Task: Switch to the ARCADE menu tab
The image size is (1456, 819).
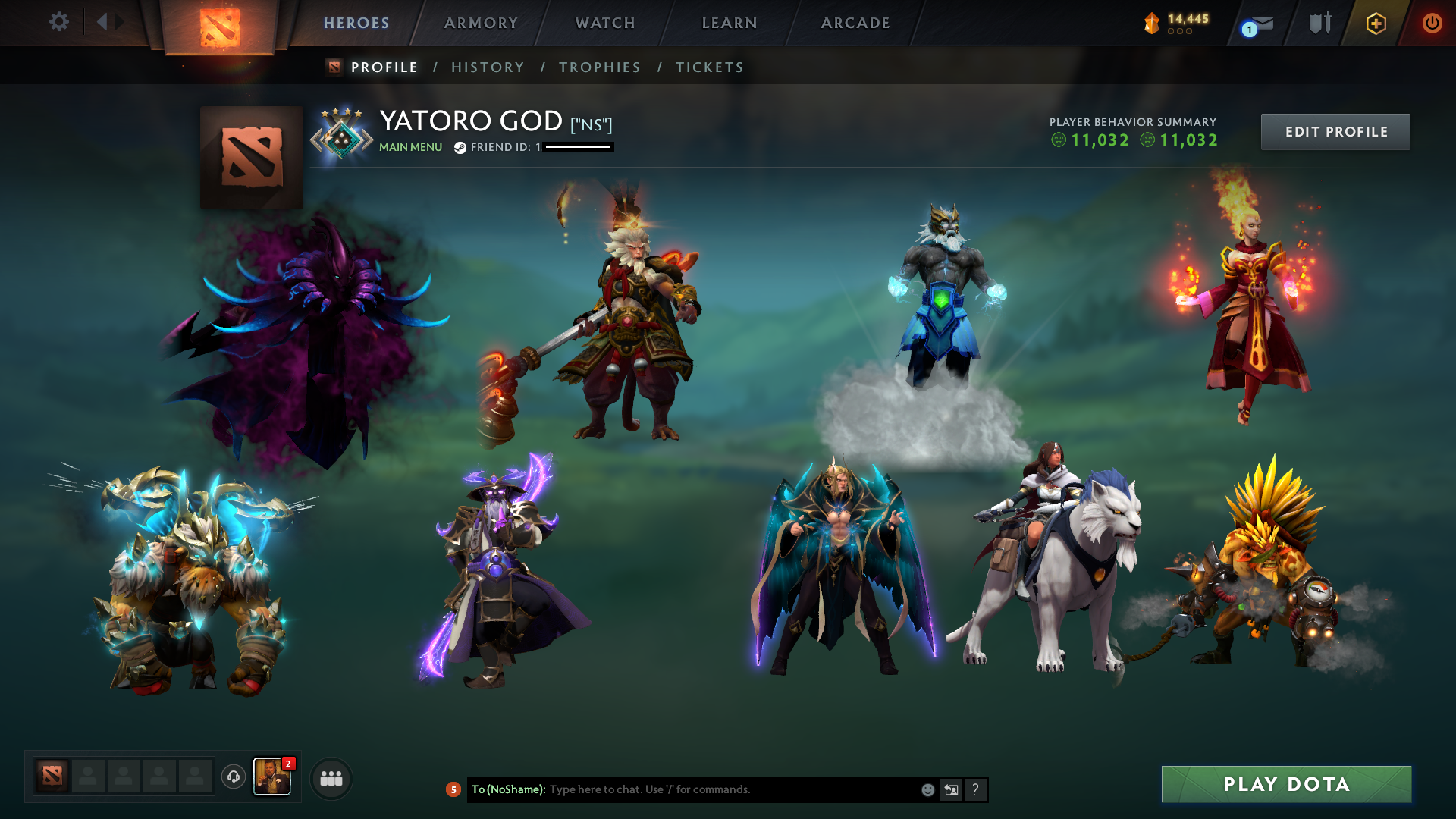Action: (855, 23)
